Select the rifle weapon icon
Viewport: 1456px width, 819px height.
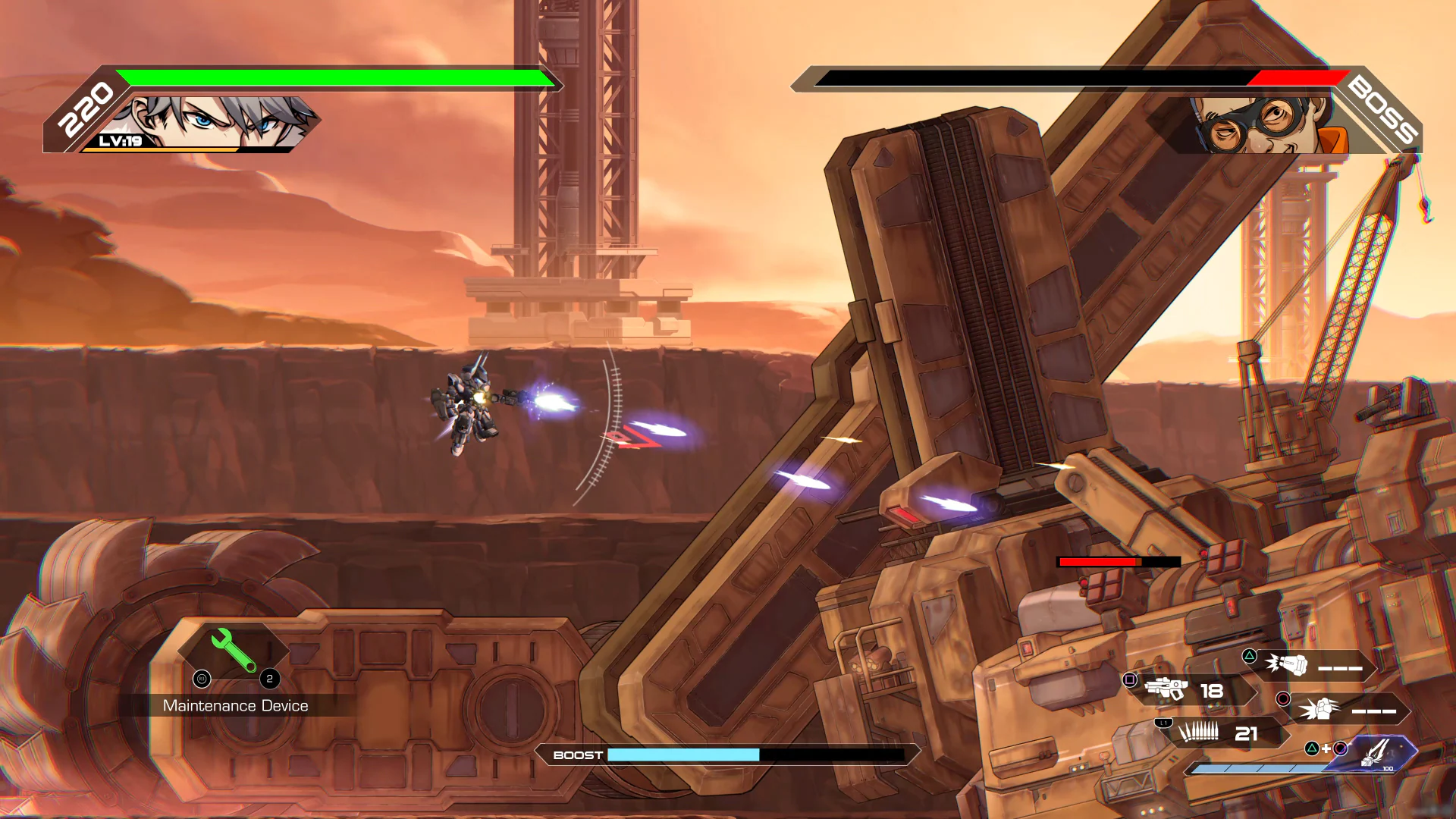click(1166, 689)
